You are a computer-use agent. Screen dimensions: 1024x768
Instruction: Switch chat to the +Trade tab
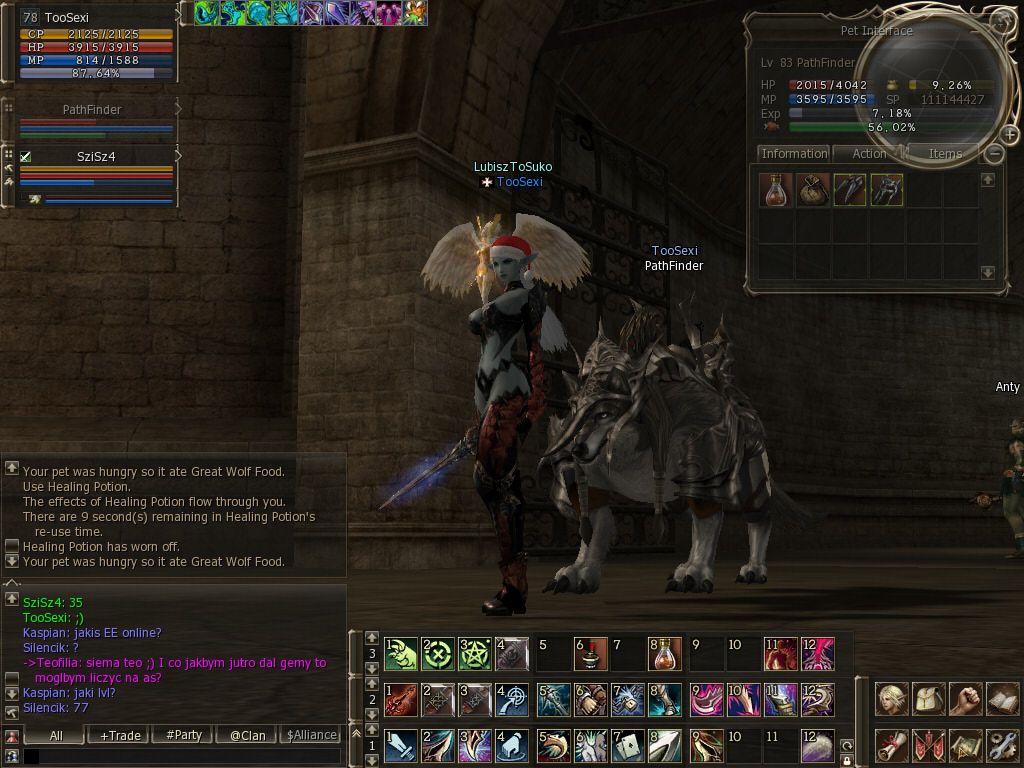[120, 735]
